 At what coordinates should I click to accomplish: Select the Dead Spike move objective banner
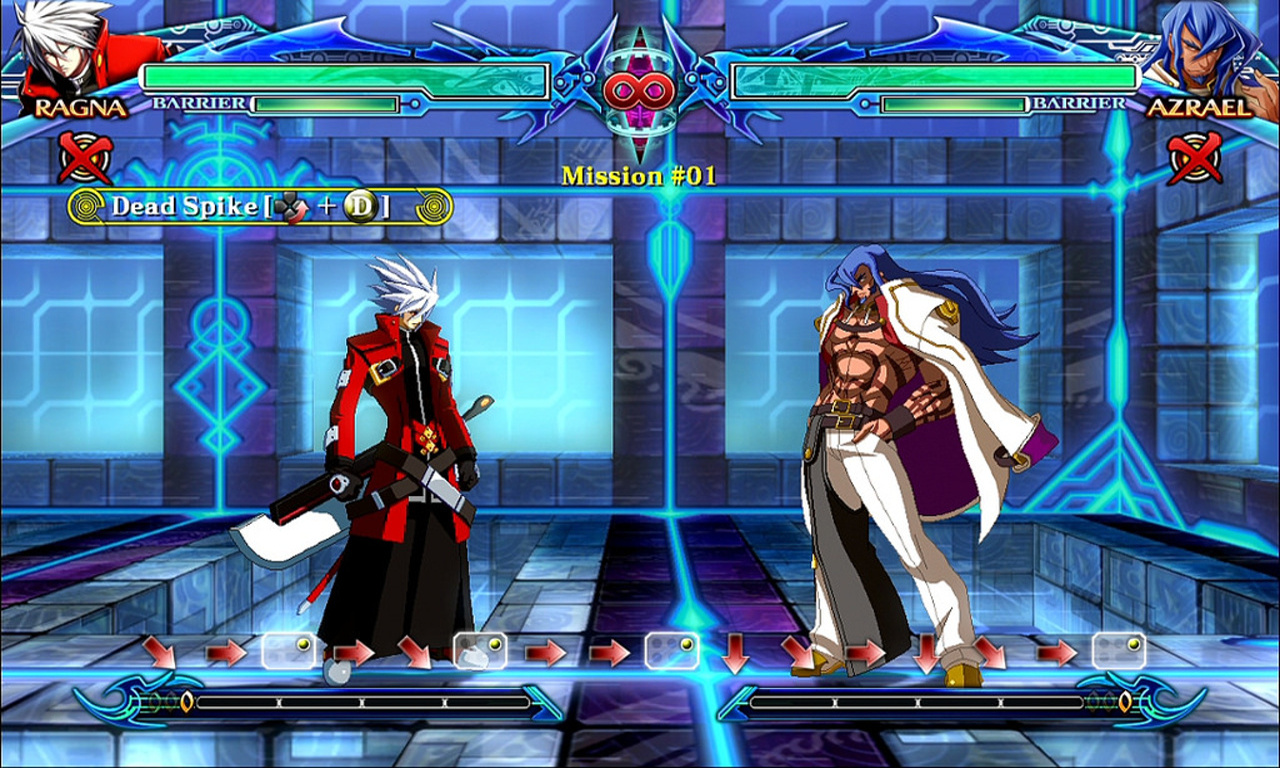(260, 207)
